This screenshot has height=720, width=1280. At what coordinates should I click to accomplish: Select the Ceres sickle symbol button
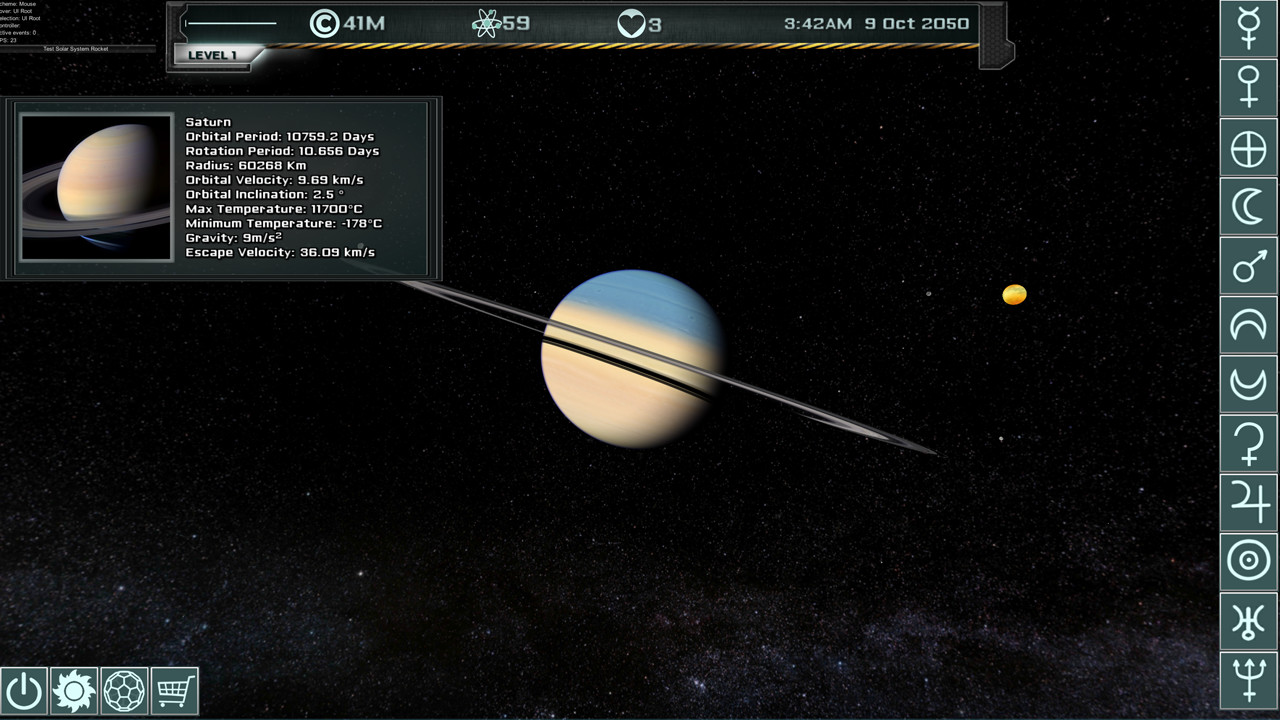click(x=1249, y=443)
